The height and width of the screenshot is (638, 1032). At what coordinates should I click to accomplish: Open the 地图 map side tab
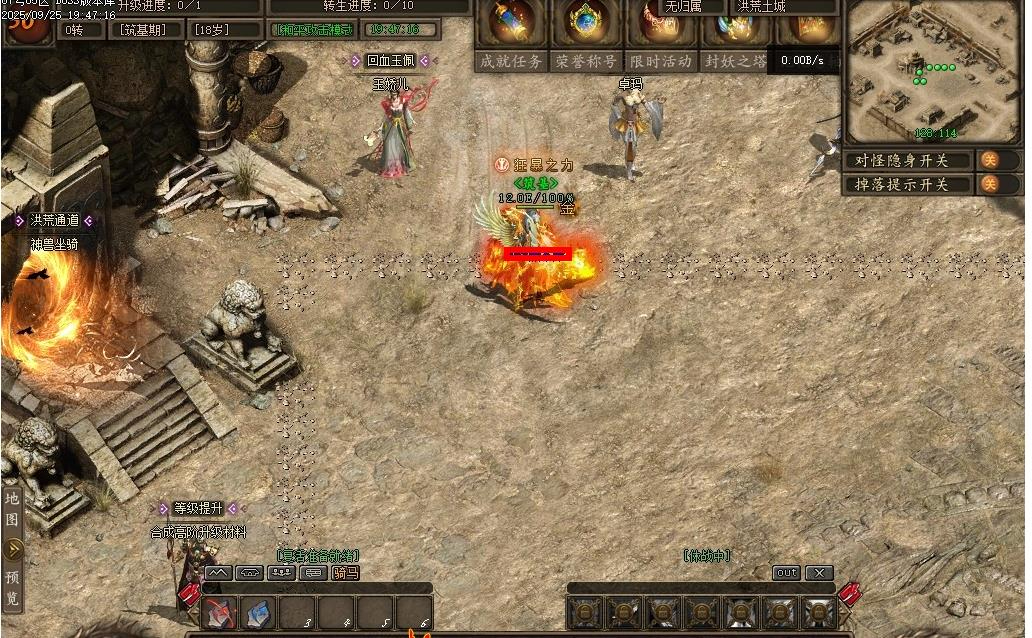tap(12, 508)
